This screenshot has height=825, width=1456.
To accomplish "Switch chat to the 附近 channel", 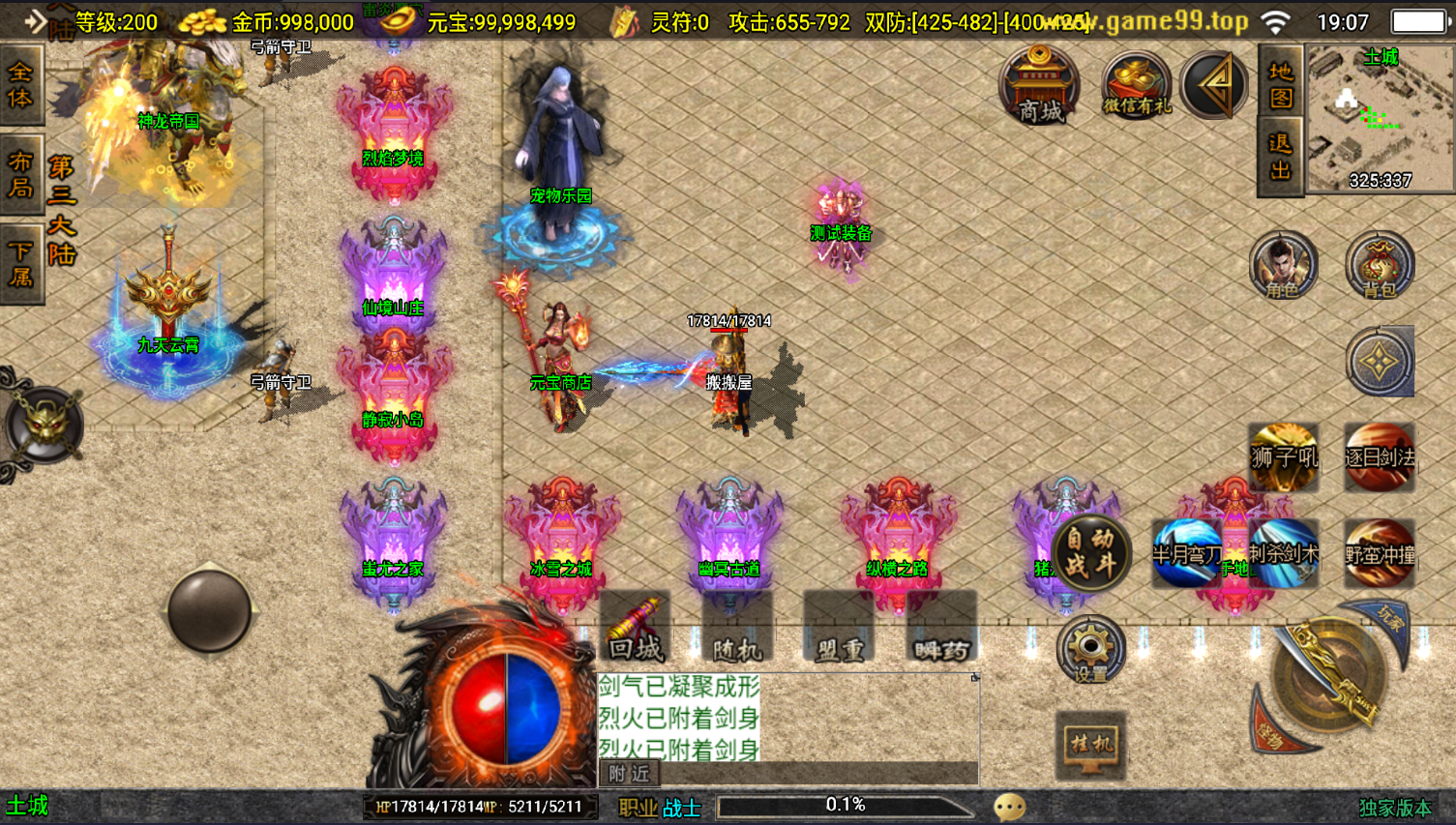I will (x=629, y=773).
